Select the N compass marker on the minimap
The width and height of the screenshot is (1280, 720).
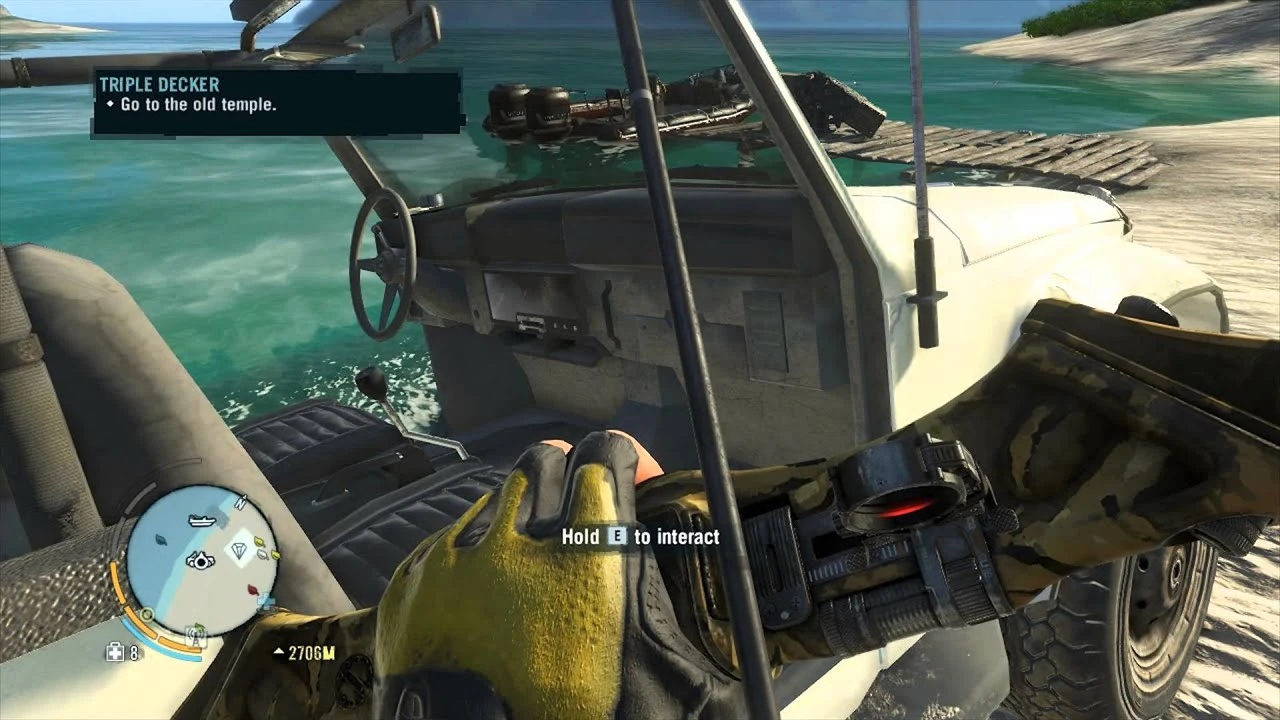240,502
